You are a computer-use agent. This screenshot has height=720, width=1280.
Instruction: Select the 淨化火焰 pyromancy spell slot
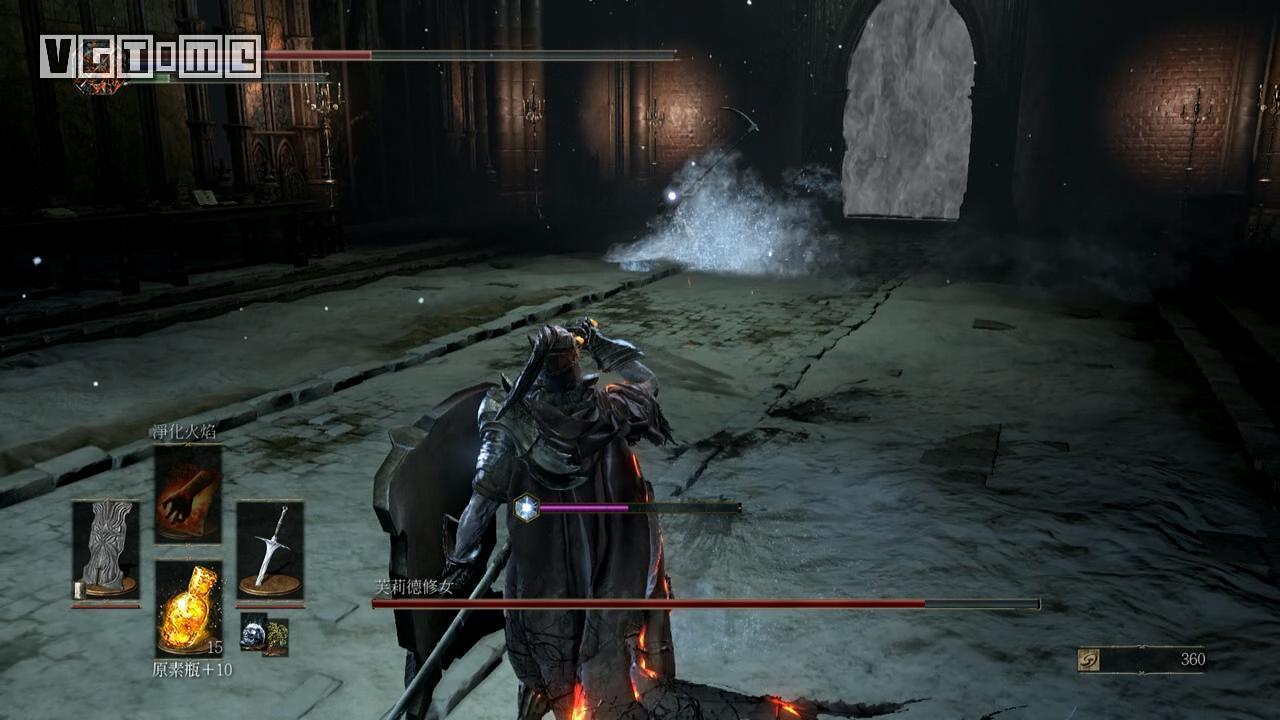click(x=188, y=494)
